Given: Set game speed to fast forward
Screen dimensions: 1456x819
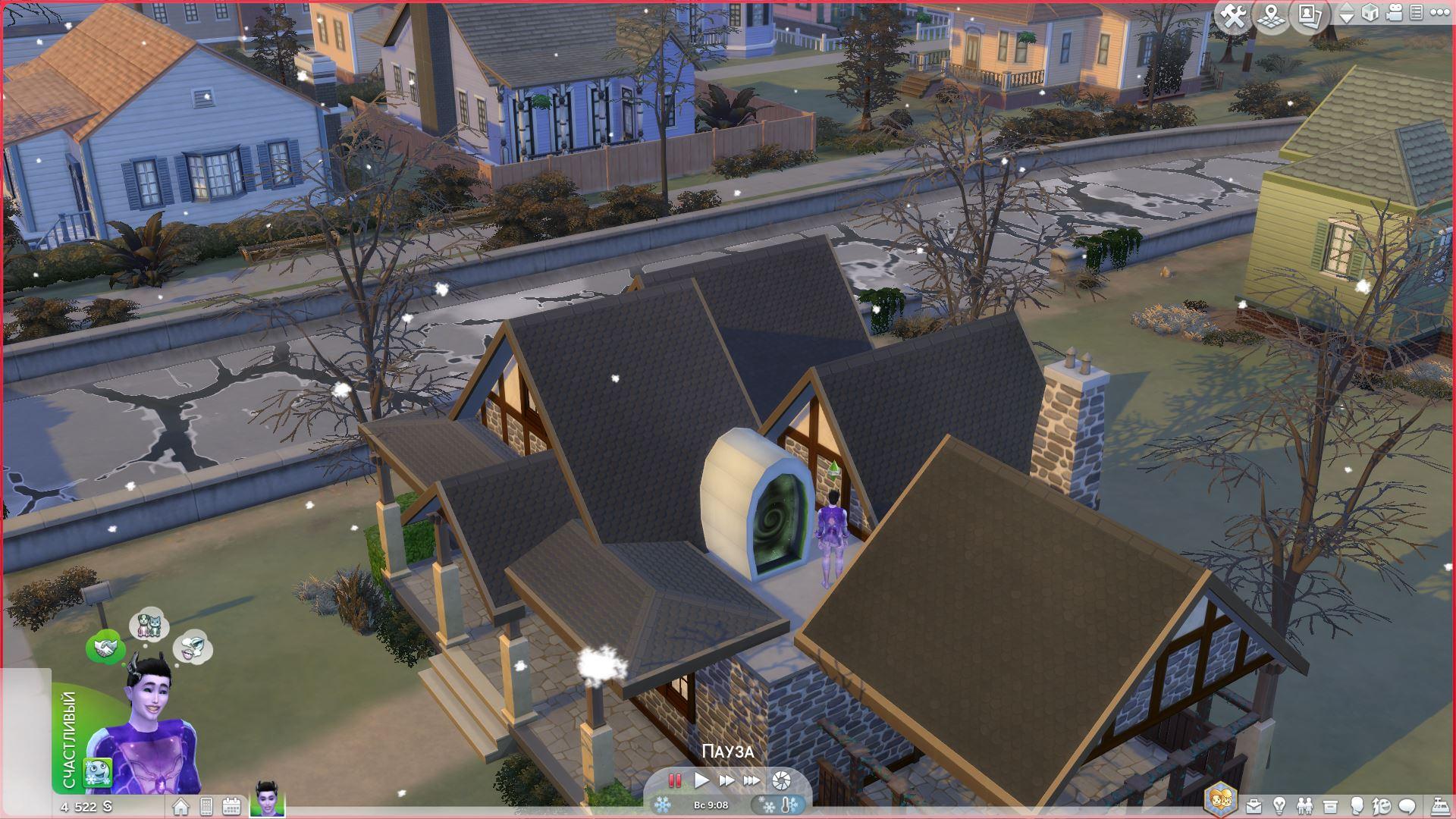Looking at the screenshot, I should point(726,780).
